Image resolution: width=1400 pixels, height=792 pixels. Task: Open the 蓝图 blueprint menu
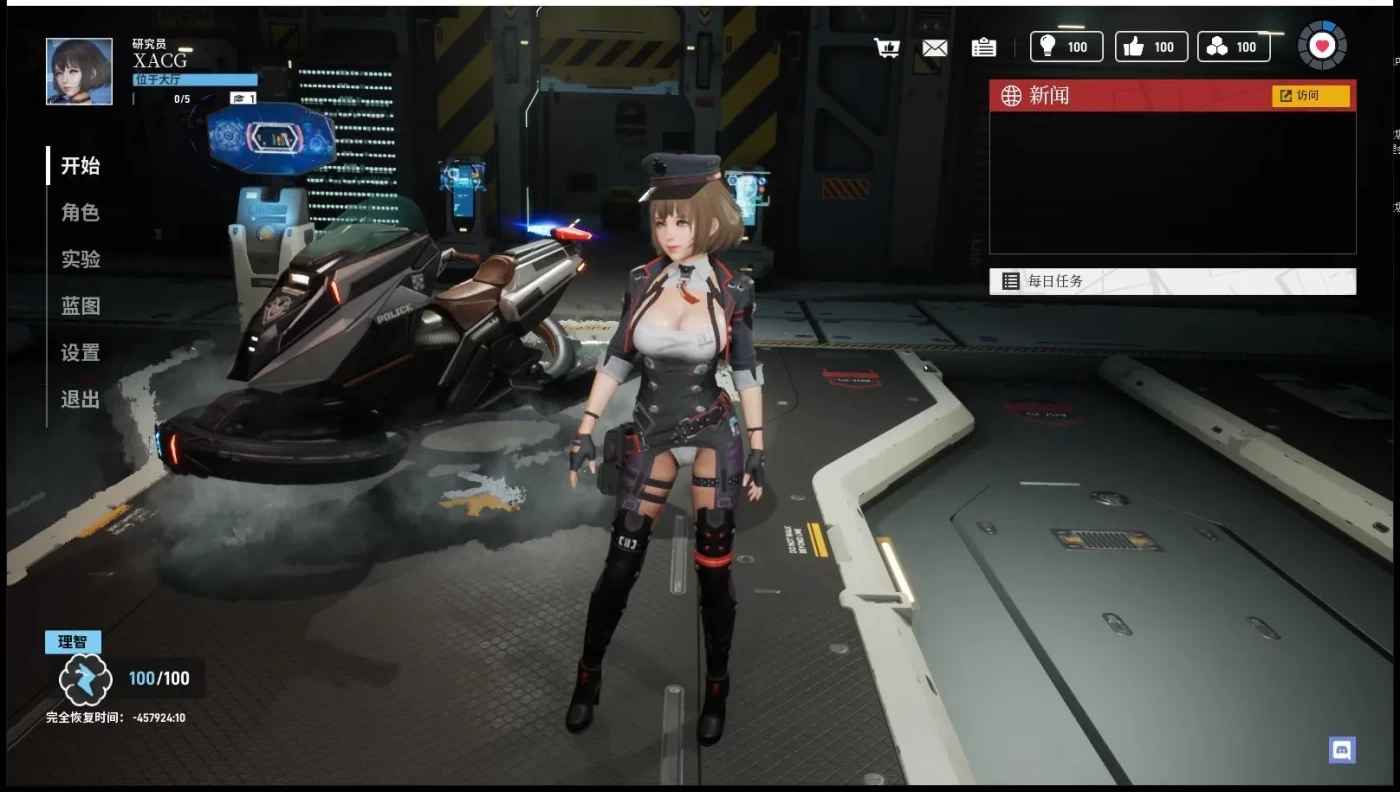tap(80, 306)
